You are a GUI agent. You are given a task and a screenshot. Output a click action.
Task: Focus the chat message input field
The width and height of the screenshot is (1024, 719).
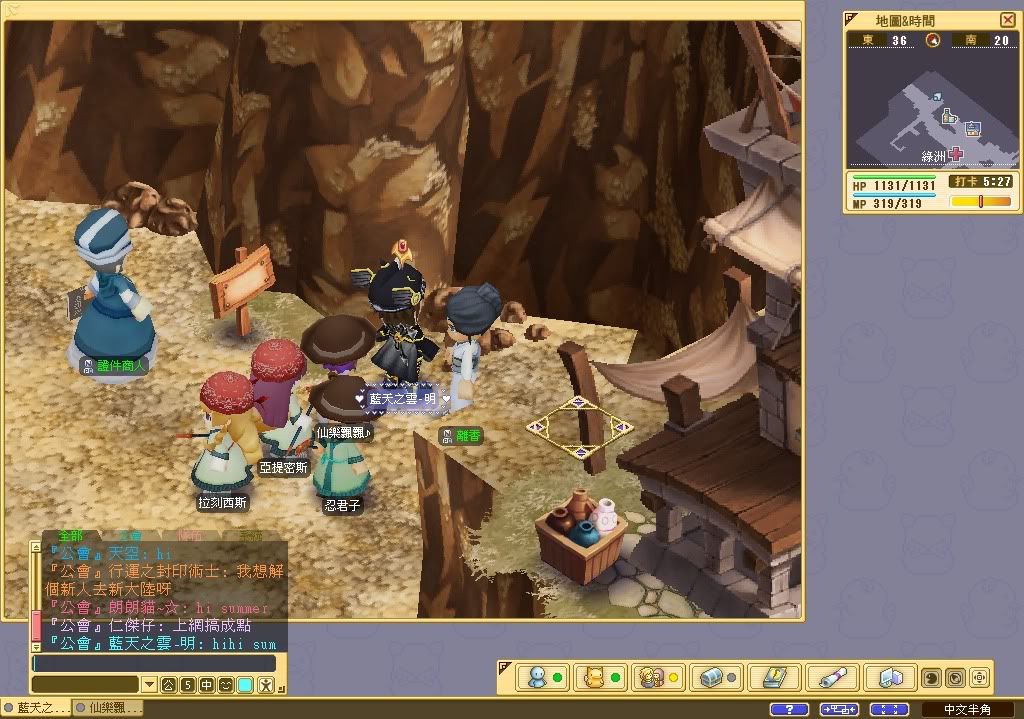point(154,663)
